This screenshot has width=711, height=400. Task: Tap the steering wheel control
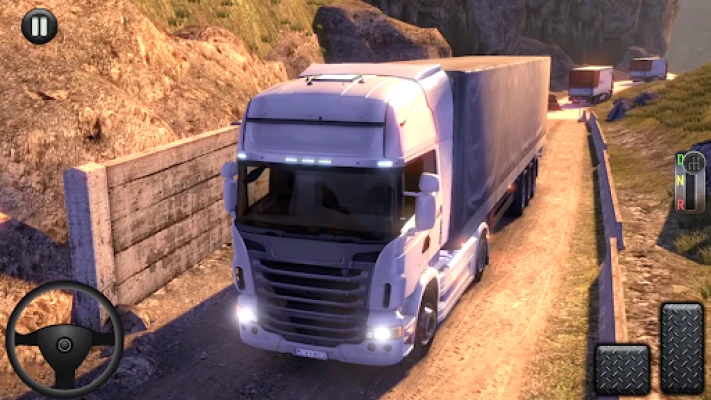[x=64, y=339]
